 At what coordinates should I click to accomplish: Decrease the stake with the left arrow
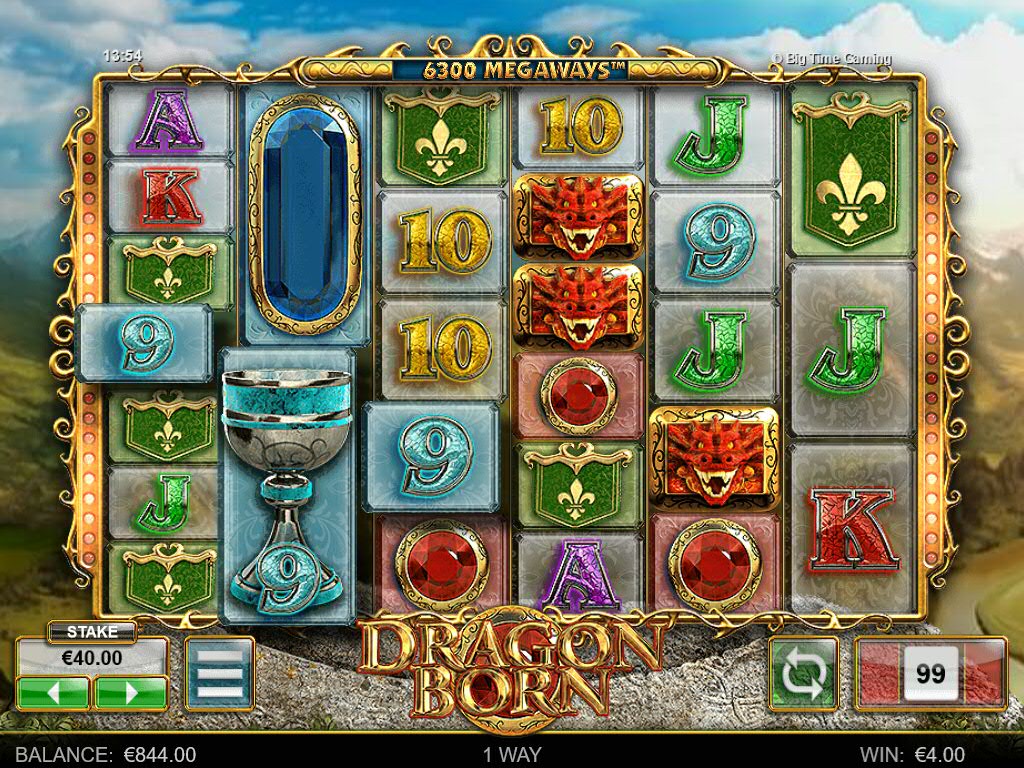click(53, 692)
